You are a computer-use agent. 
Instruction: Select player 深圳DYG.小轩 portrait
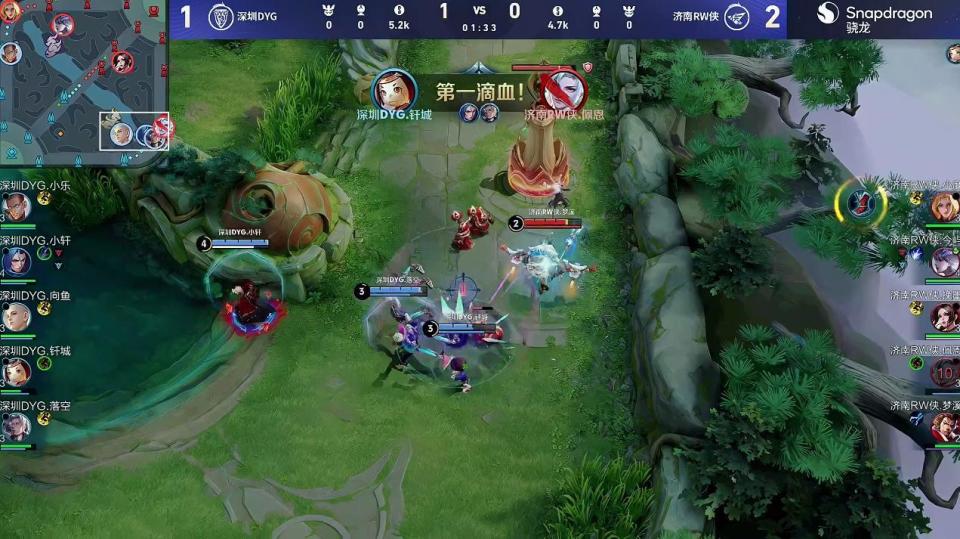tap(15, 262)
